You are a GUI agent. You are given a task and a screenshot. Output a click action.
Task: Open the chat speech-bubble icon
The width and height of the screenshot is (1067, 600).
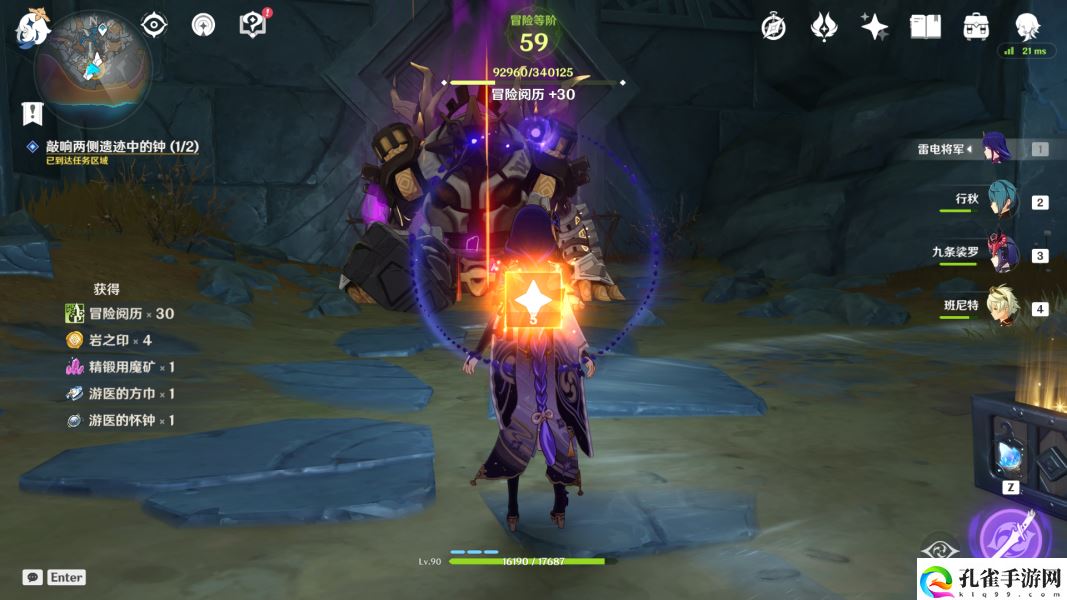[x=33, y=577]
